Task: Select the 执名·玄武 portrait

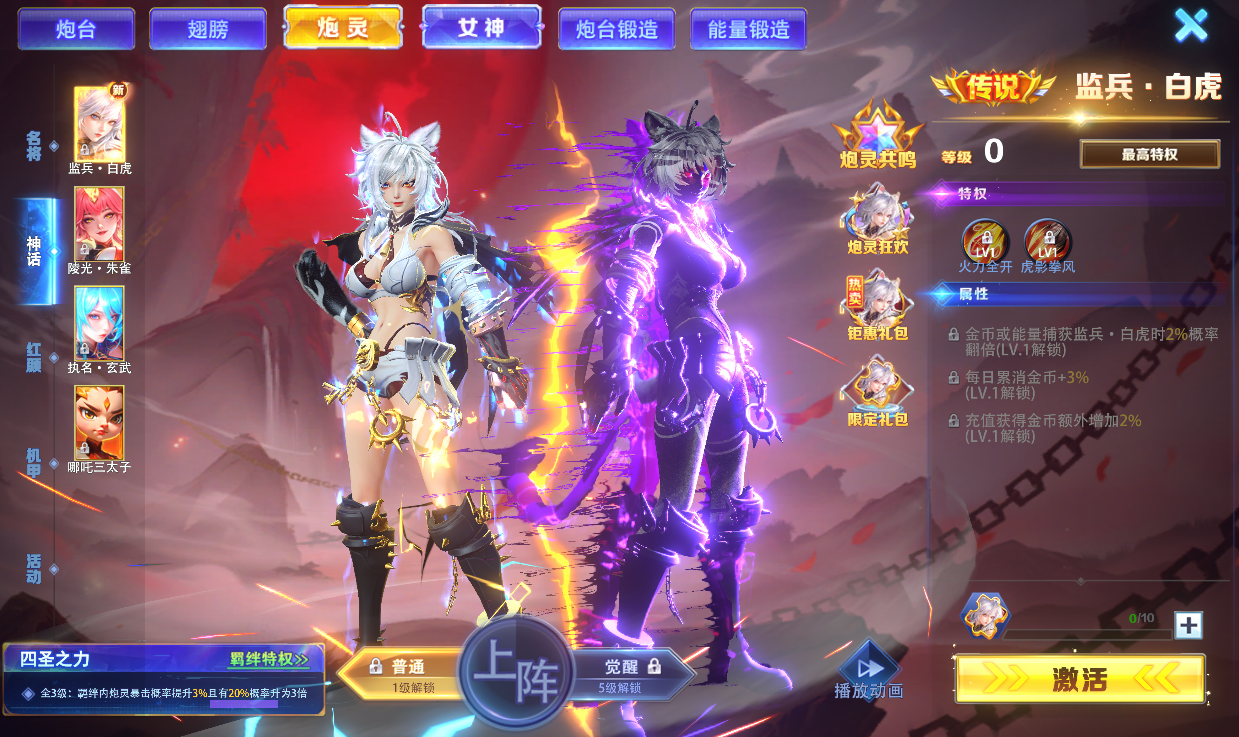Action: 99,323
